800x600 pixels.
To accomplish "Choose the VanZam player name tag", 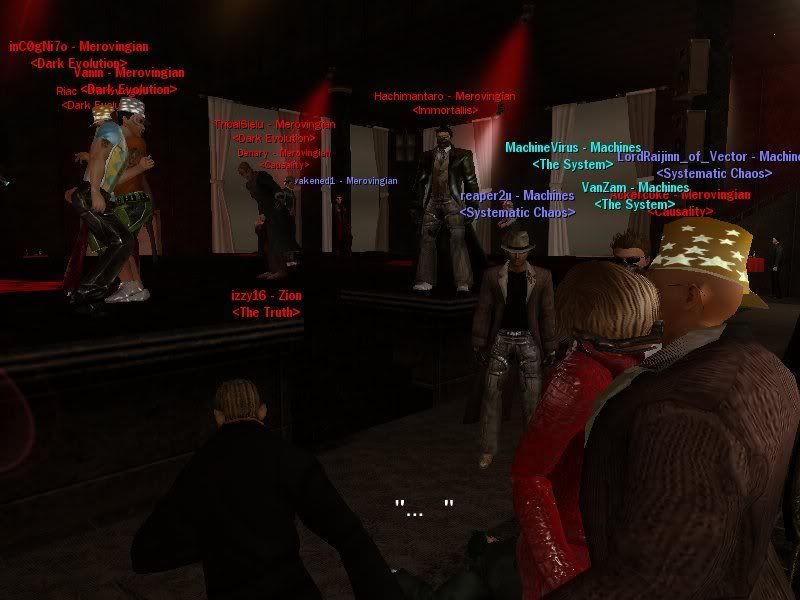I will (x=634, y=188).
